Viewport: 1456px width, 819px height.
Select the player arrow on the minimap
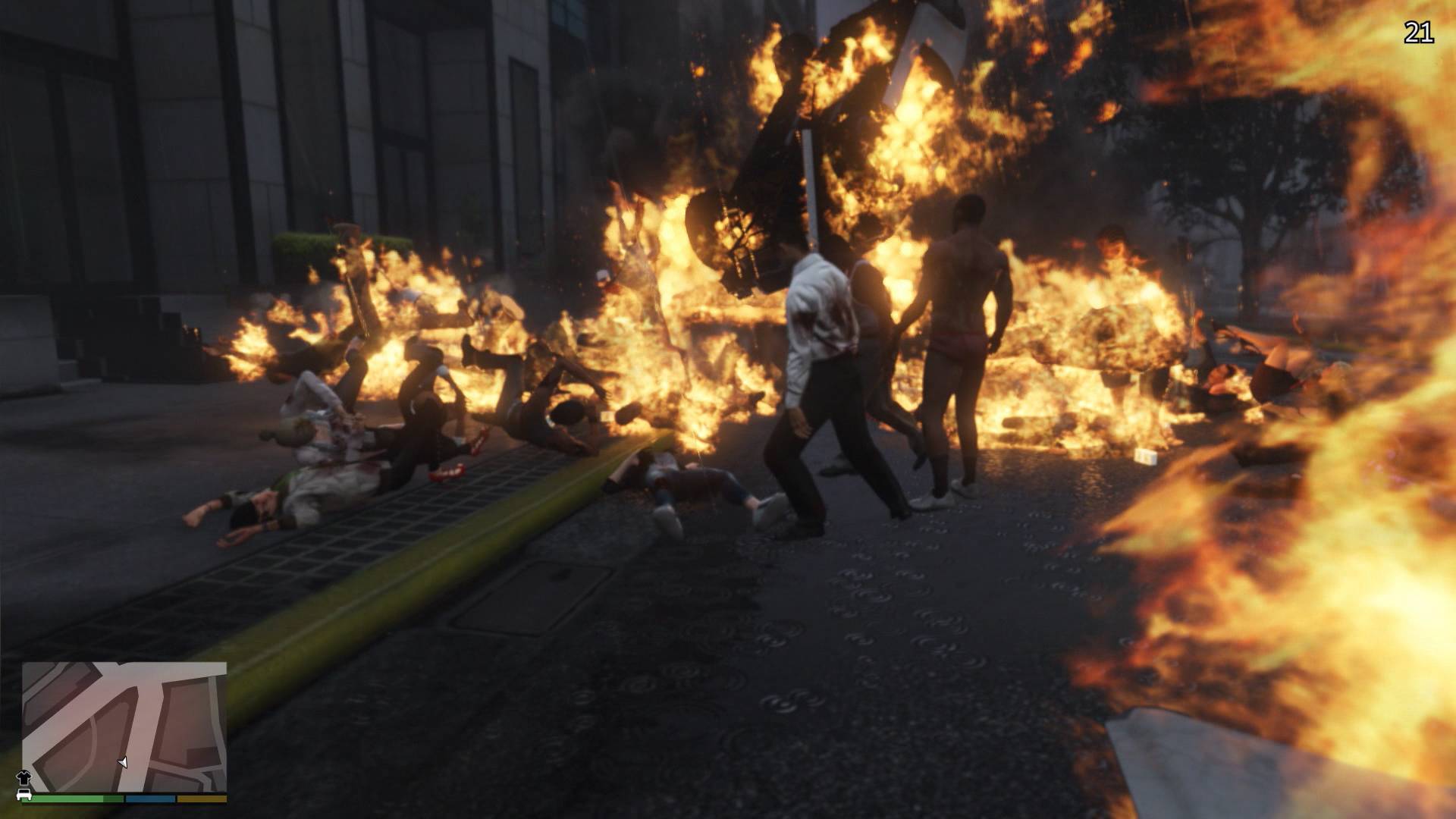(x=122, y=762)
